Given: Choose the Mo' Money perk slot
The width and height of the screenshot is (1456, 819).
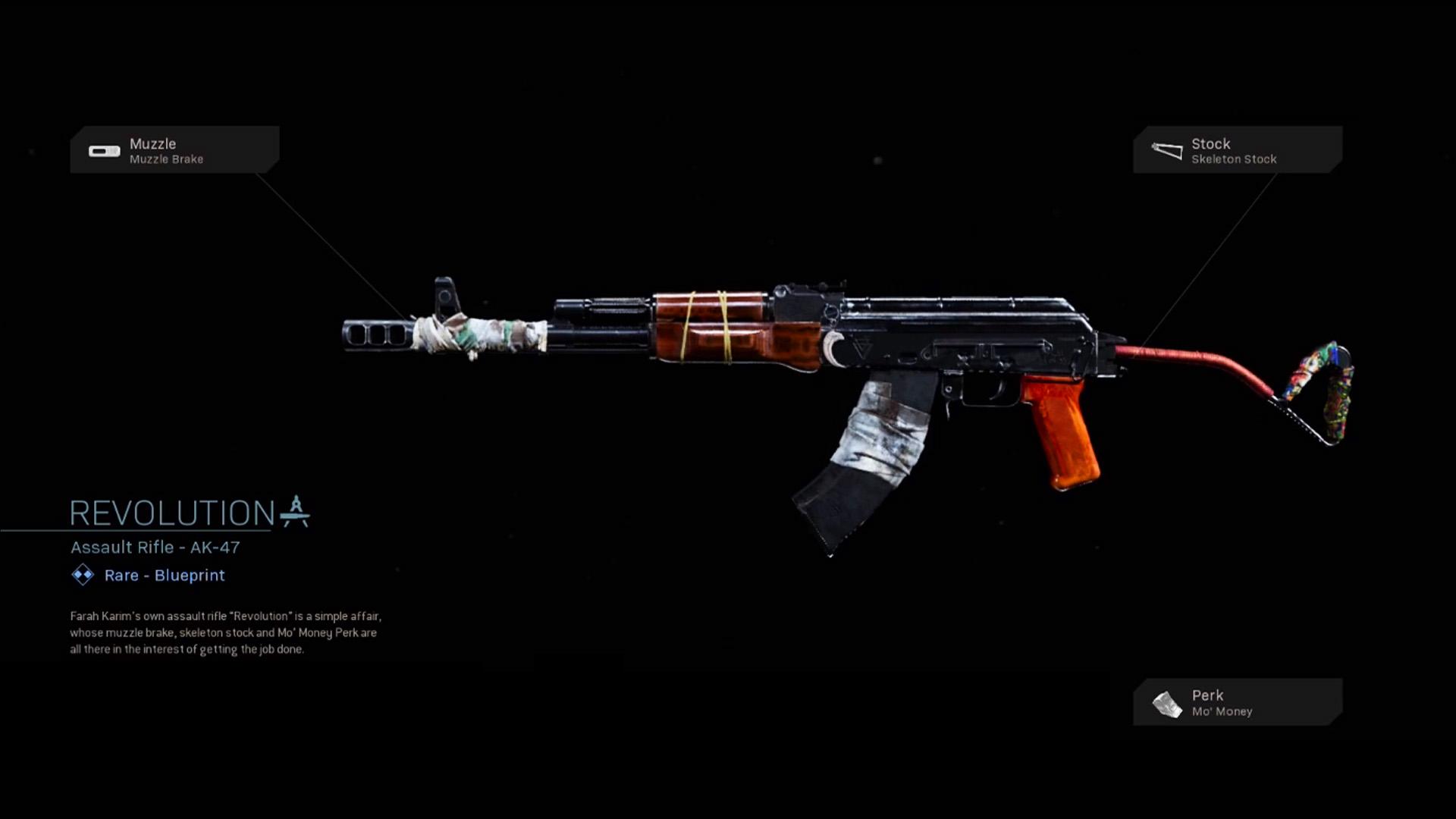Looking at the screenshot, I should pos(1238,702).
